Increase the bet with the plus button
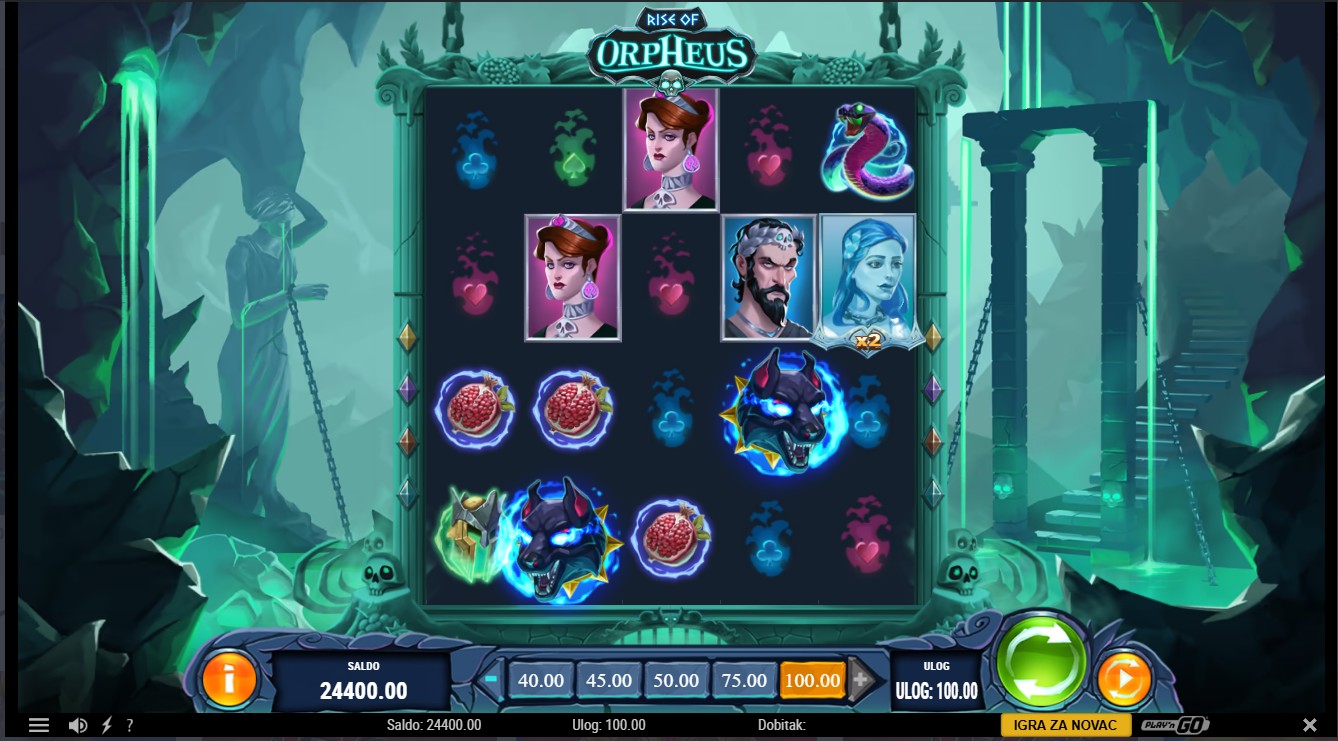This screenshot has height=741, width=1338. pyautogui.click(x=861, y=680)
